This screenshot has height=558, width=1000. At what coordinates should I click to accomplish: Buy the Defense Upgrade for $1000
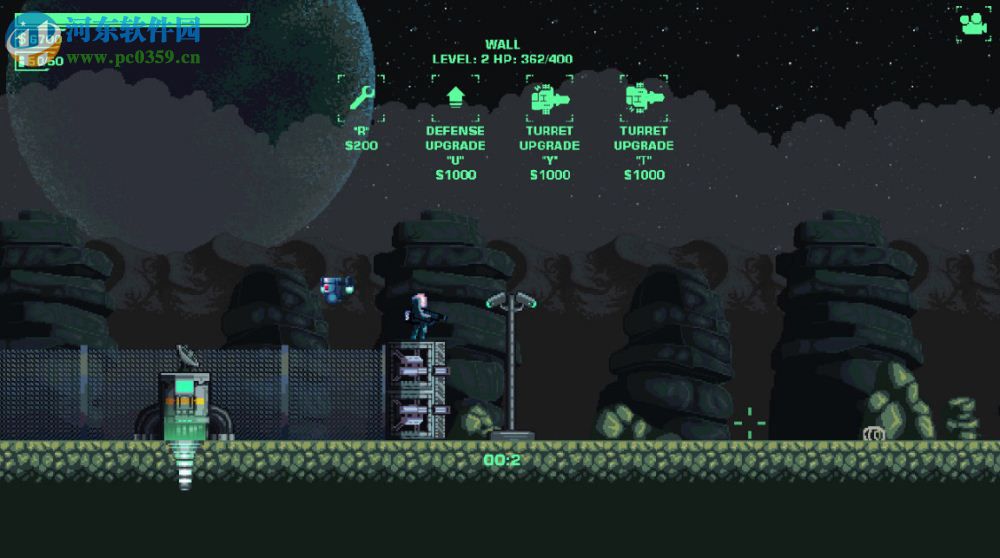click(455, 98)
